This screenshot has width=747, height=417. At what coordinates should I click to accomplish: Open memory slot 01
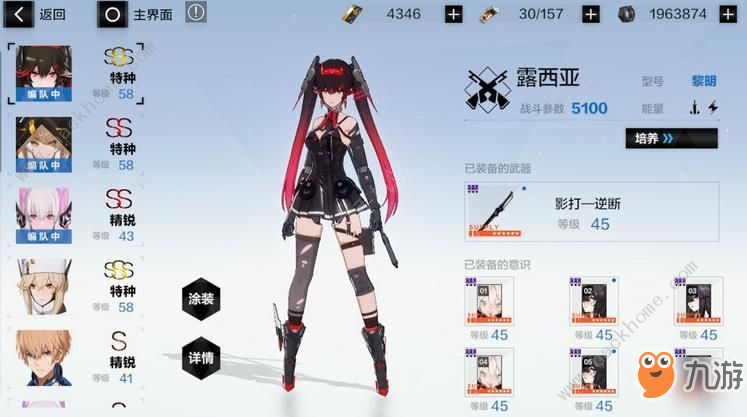coord(489,302)
